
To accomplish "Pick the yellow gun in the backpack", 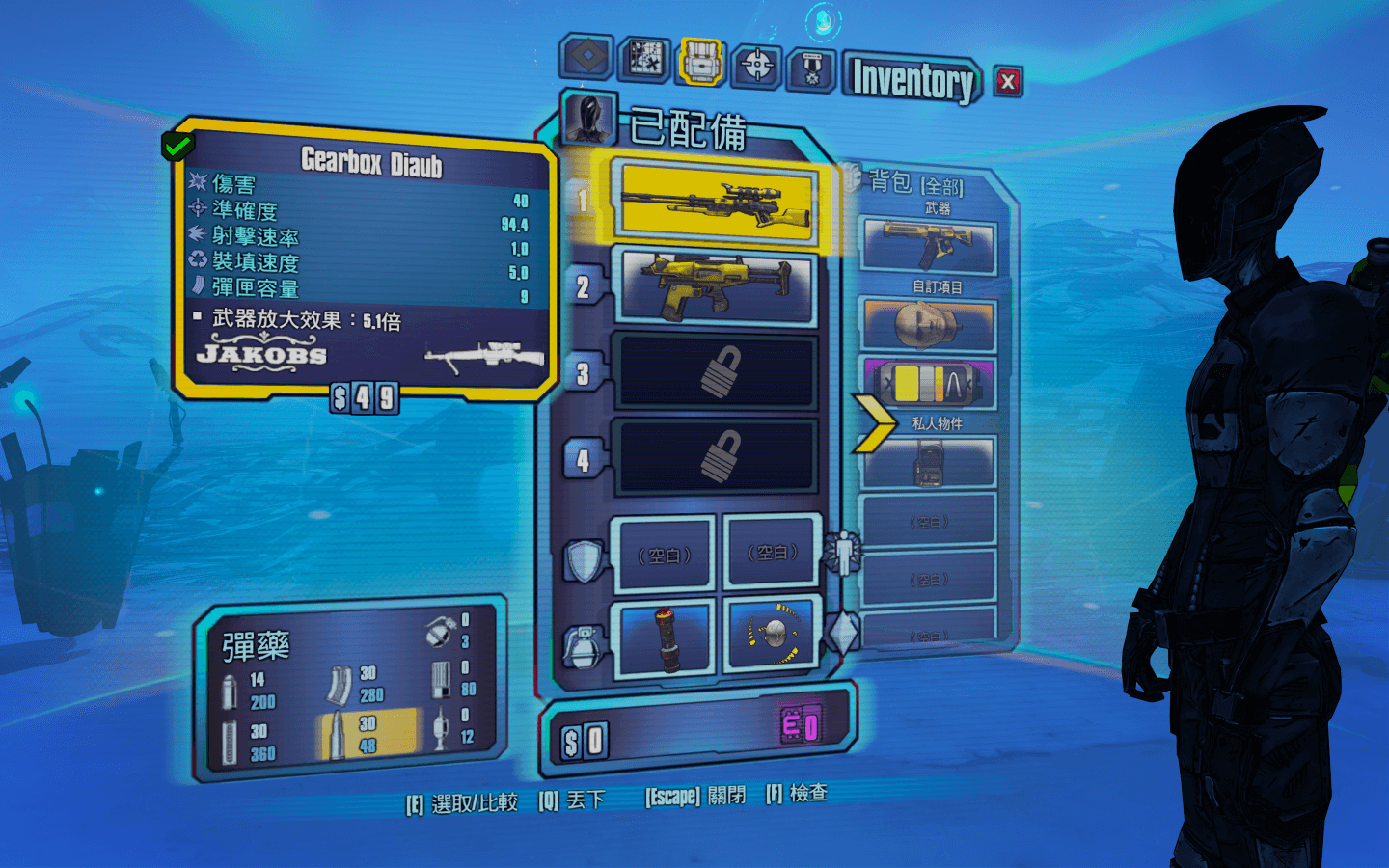I will click(927, 245).
